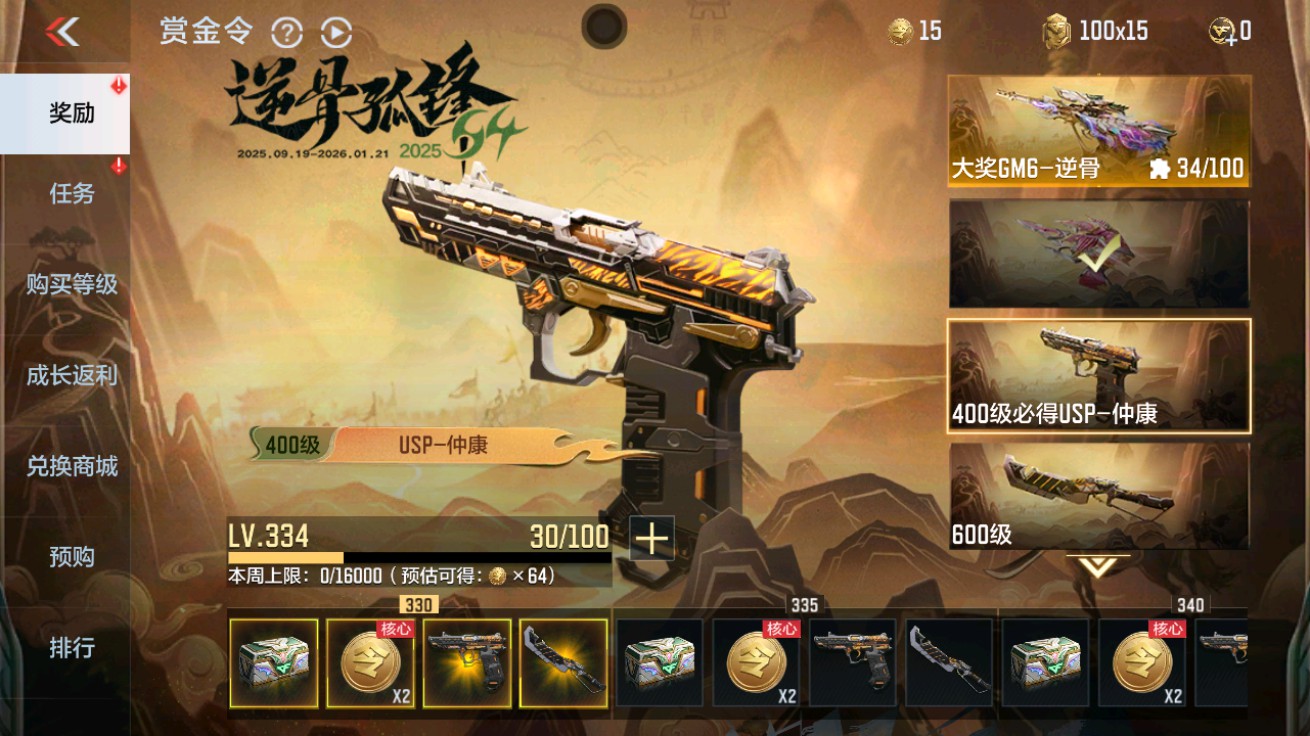The image size is (1310, 736).
Task: Select the pistol skin reward at level 335
Action: click(851, 663)
